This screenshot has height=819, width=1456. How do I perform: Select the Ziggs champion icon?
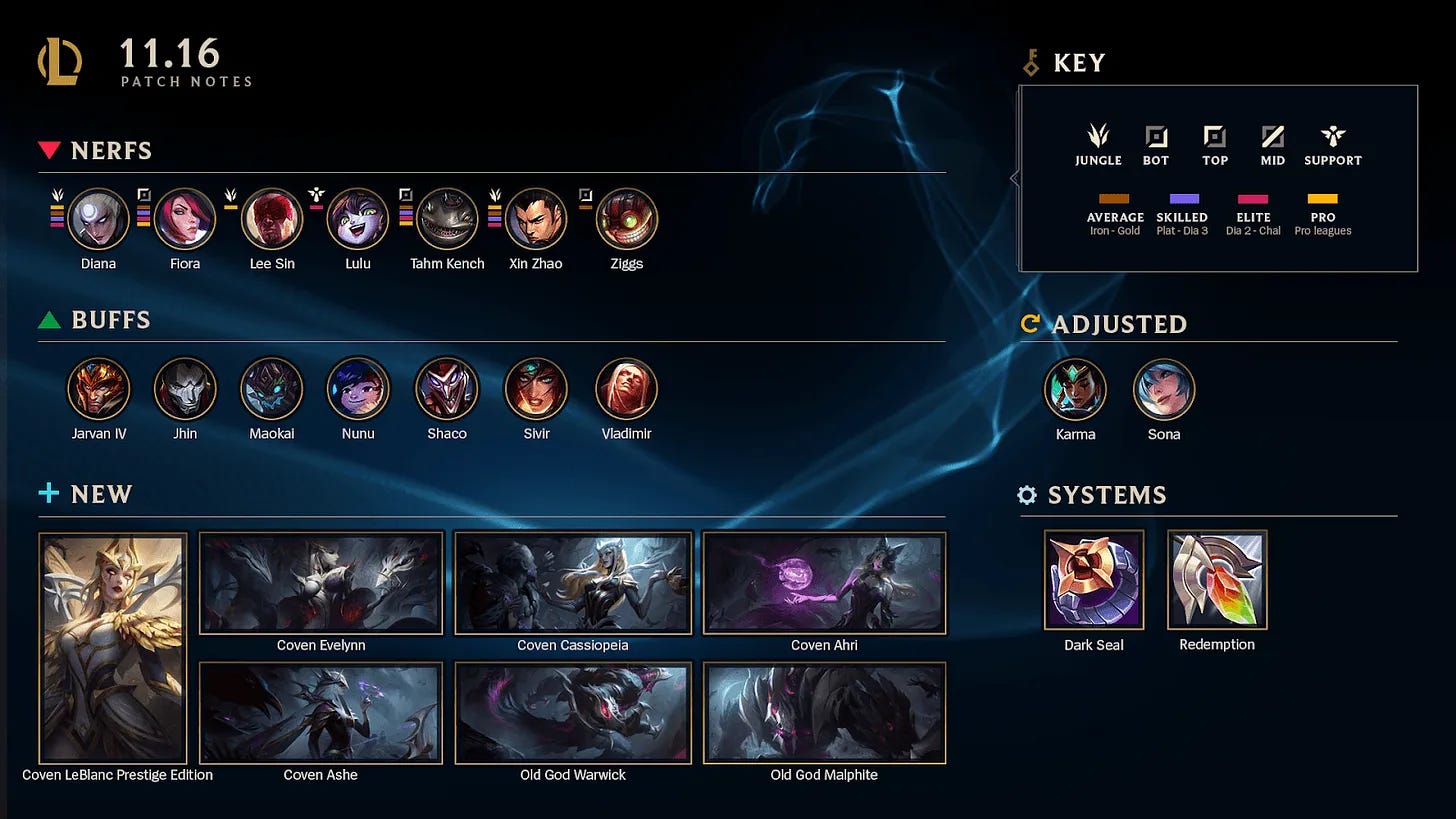(627, 219)
